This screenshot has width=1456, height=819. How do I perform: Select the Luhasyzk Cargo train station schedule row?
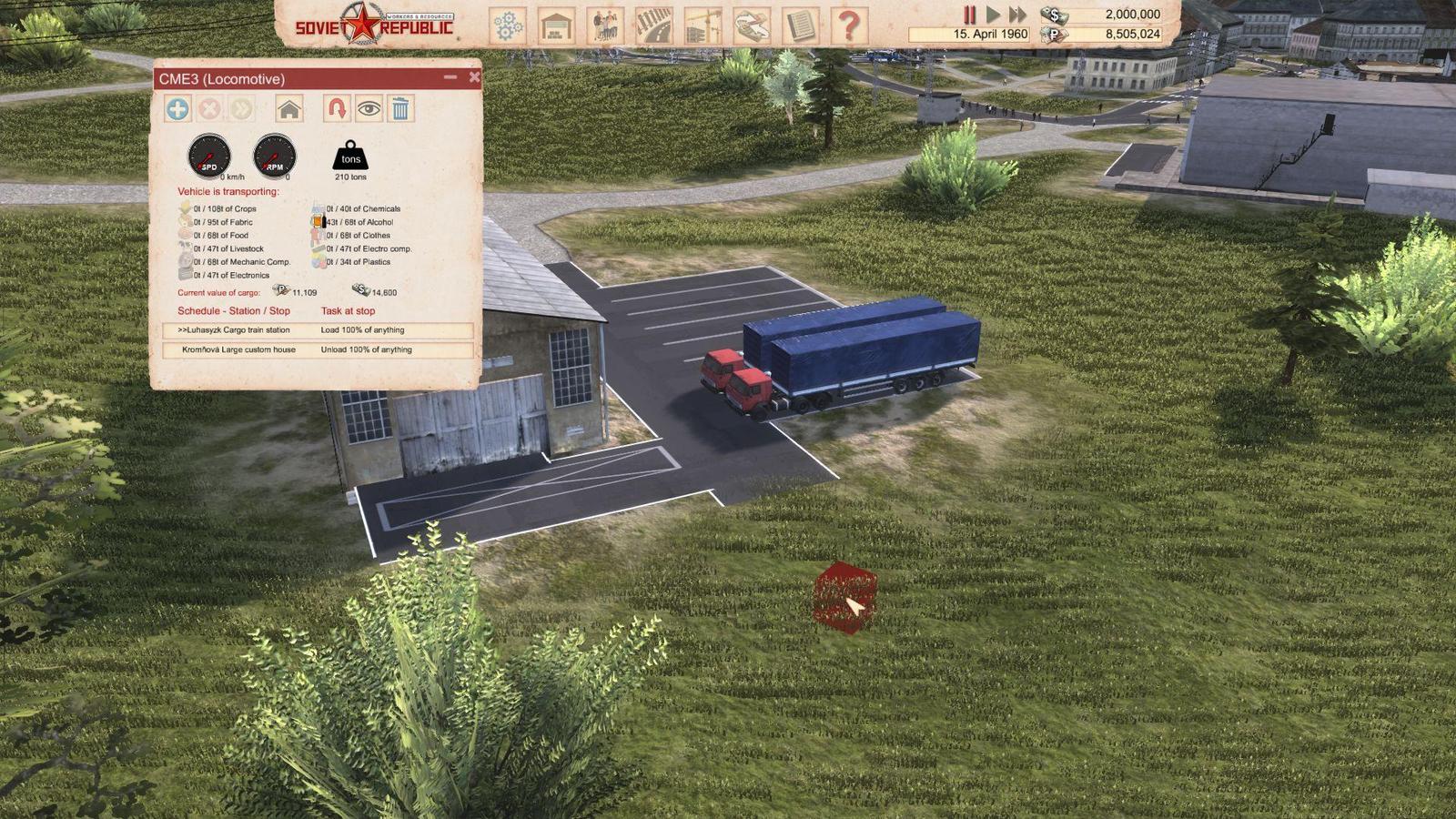318,330
